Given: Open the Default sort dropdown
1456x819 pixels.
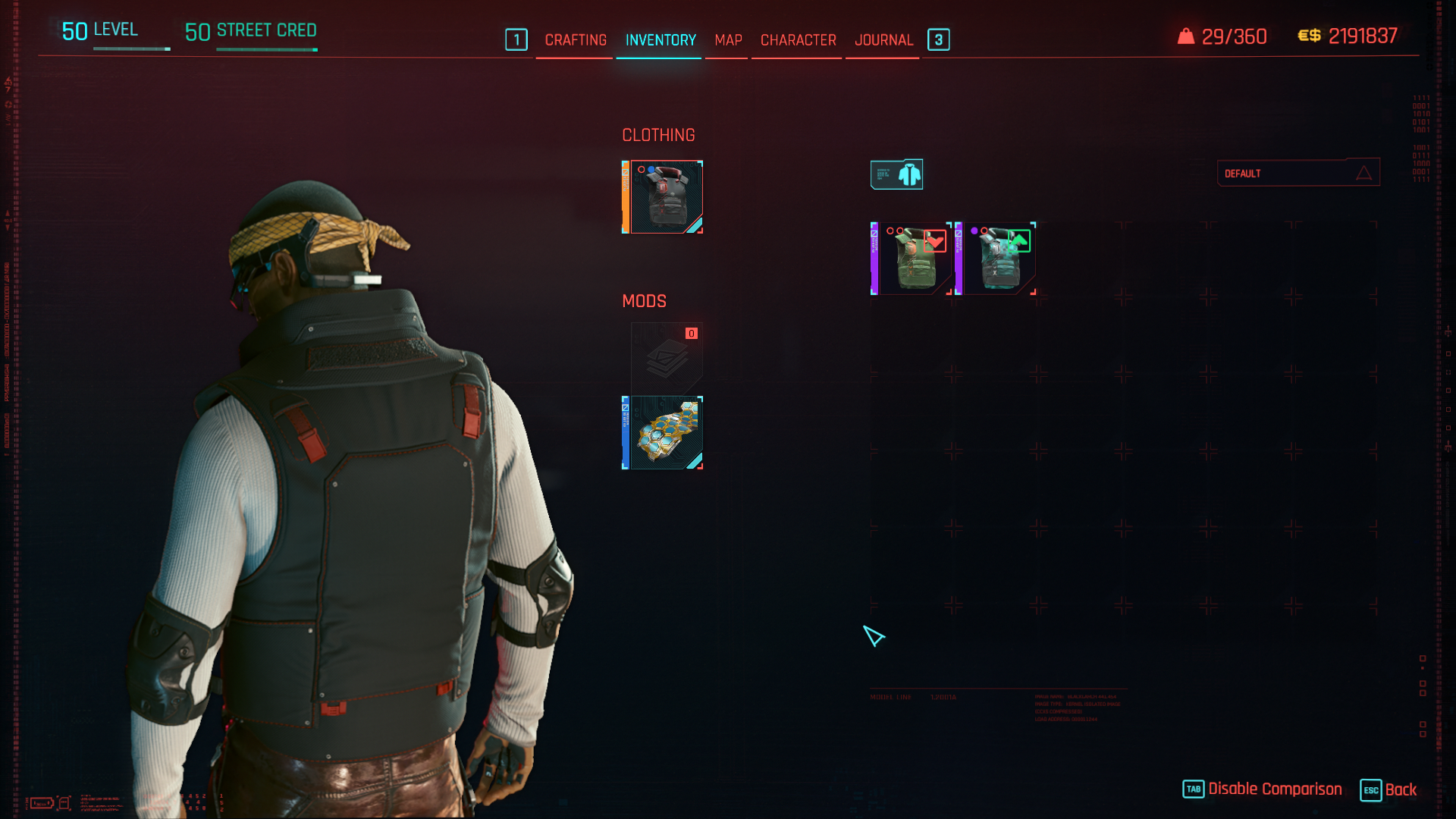Looking at the screenshot, I should (1298, 174).
